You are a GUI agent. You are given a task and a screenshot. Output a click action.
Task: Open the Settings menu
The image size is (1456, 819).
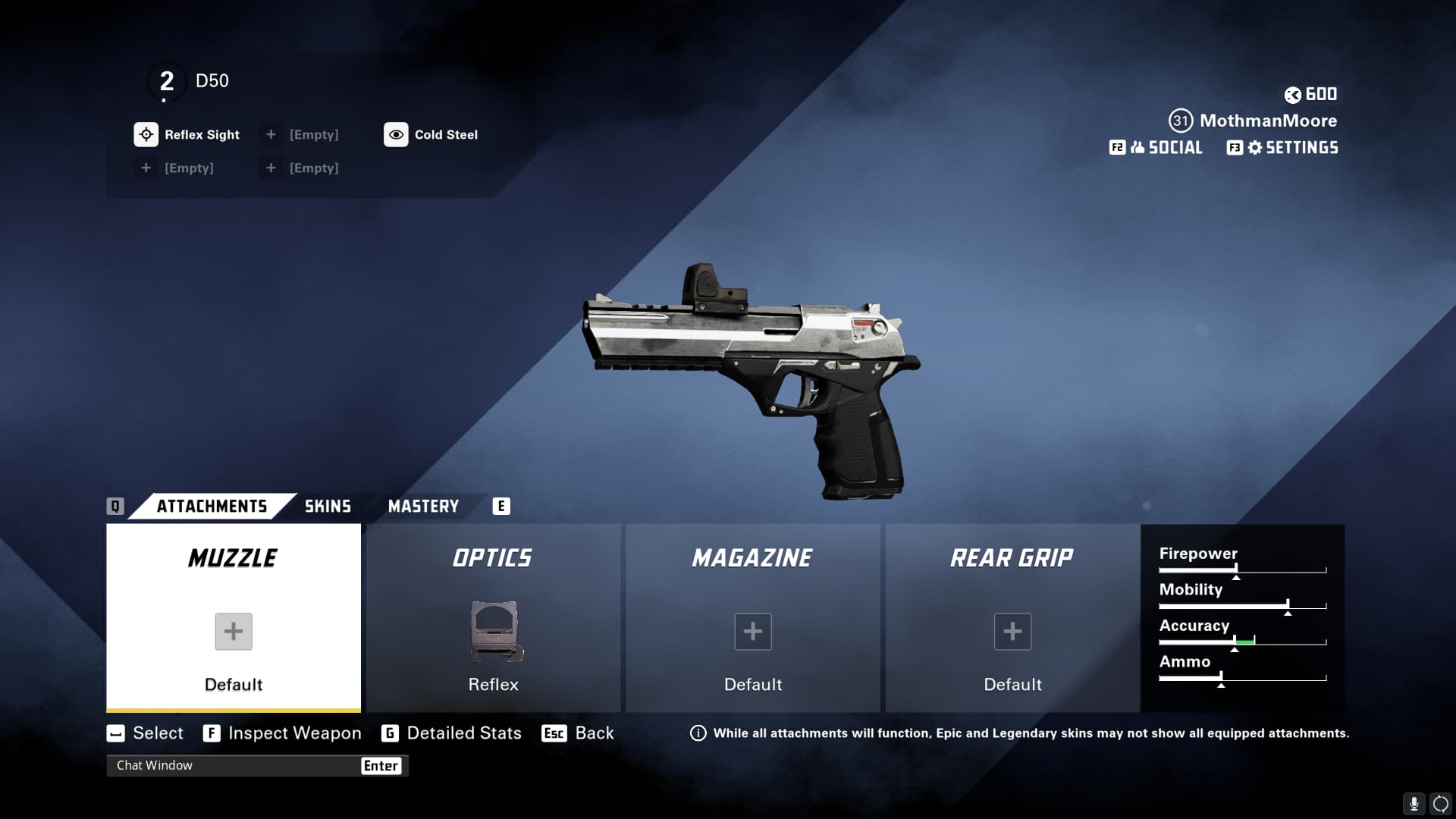pyautogui.click(x=1292, y=148)
